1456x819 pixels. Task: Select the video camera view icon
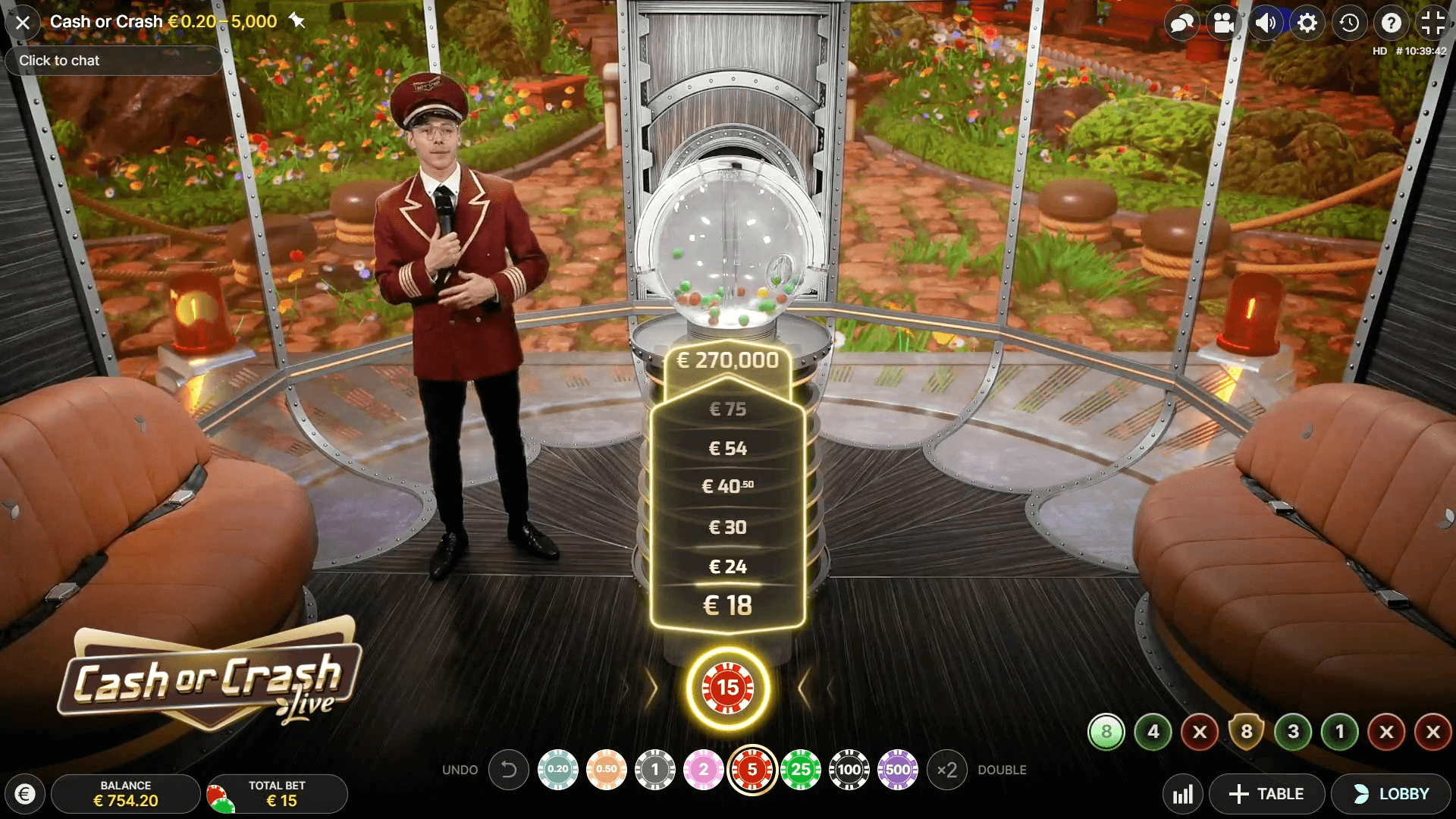pyautogui.click(x=1224, y=23)
